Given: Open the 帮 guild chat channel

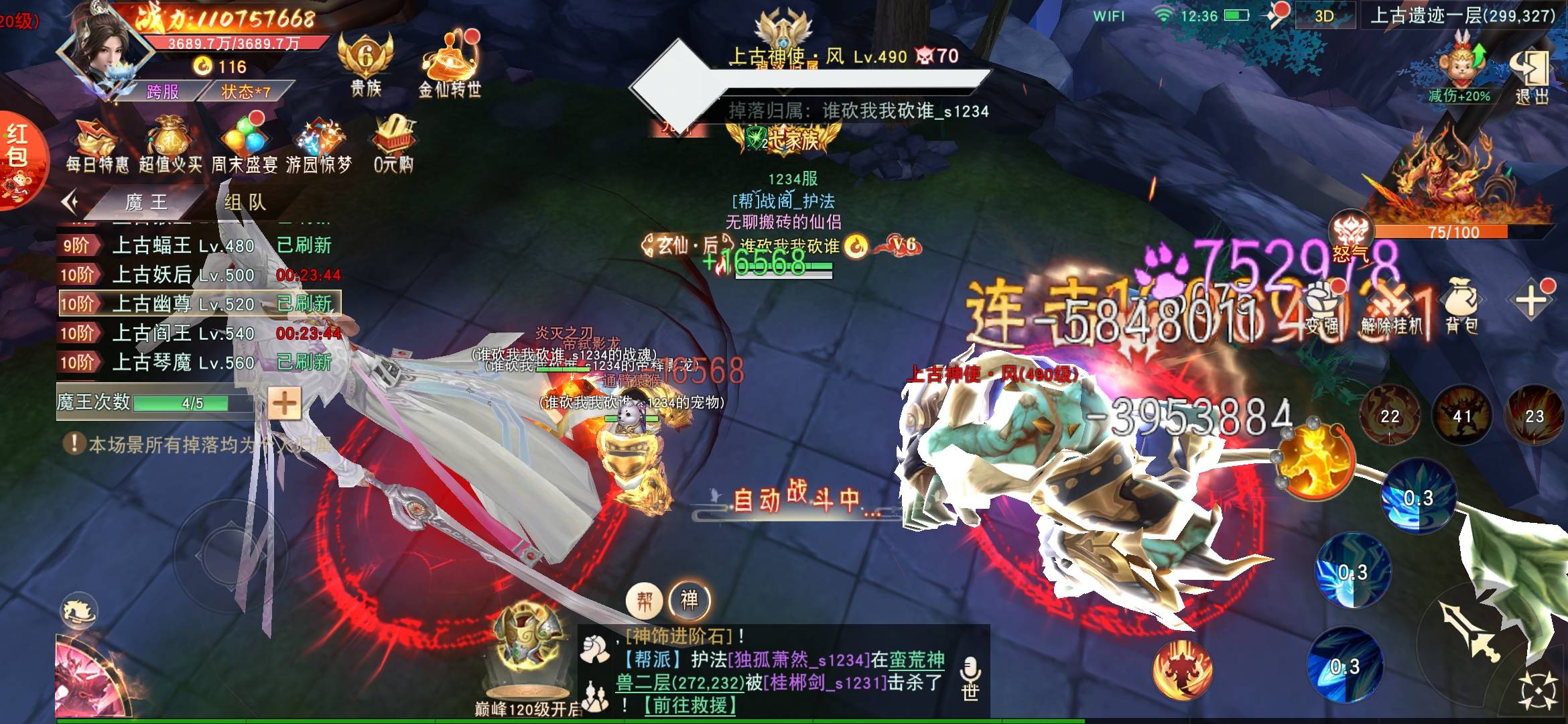Looking at the screenshot, I should [644, 601].
